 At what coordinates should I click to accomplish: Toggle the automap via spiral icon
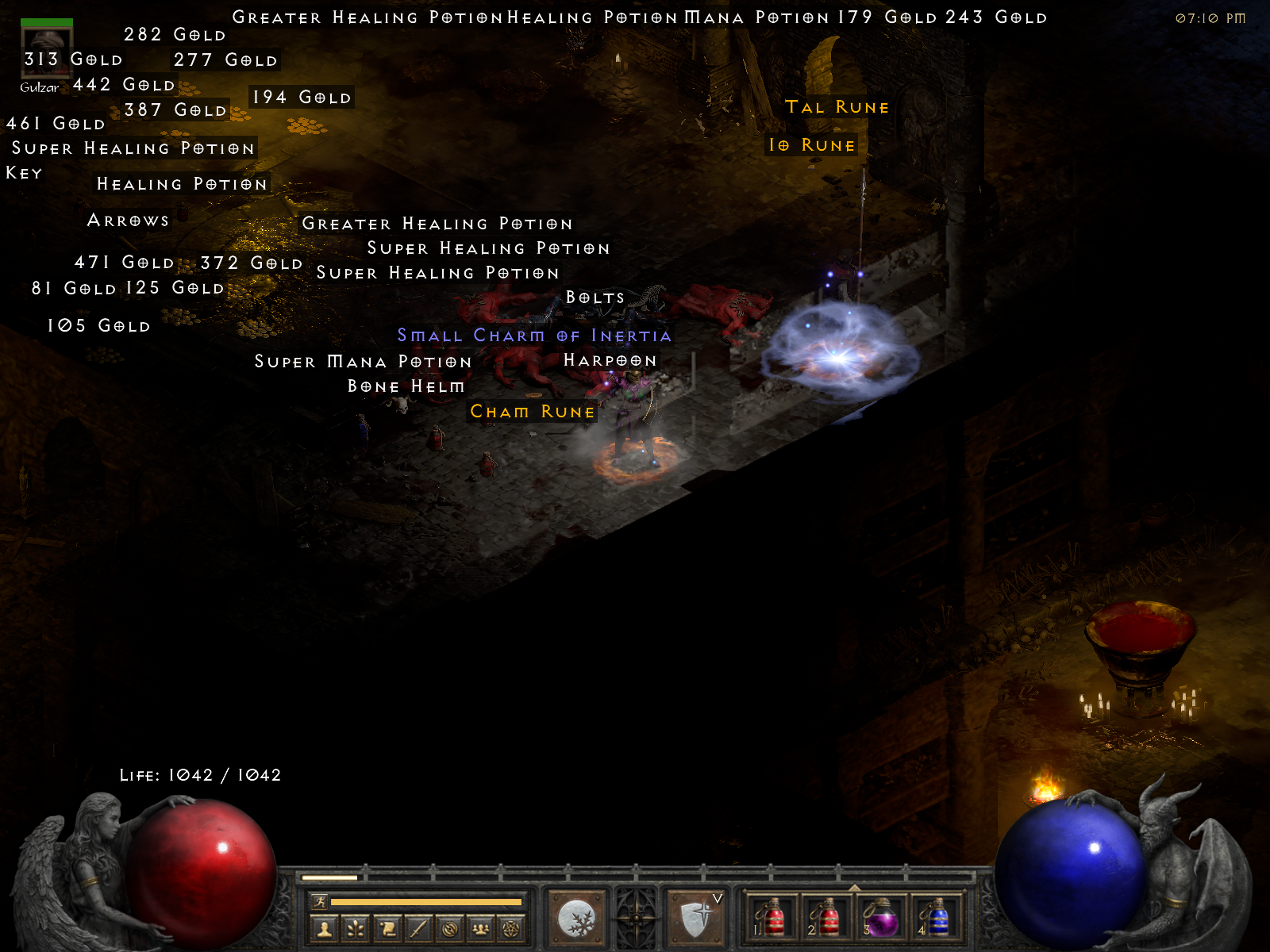pyautogui.click(x=448, y=927)
